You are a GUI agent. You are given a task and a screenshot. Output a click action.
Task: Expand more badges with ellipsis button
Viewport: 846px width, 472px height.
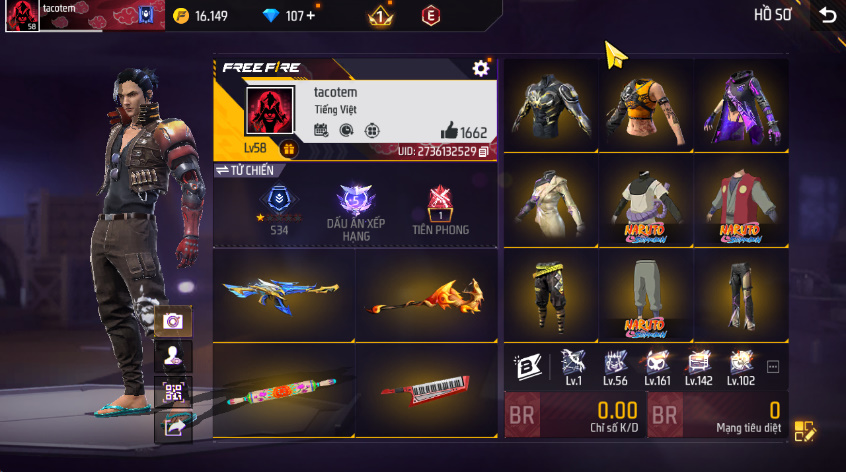[x=773, y=367]
